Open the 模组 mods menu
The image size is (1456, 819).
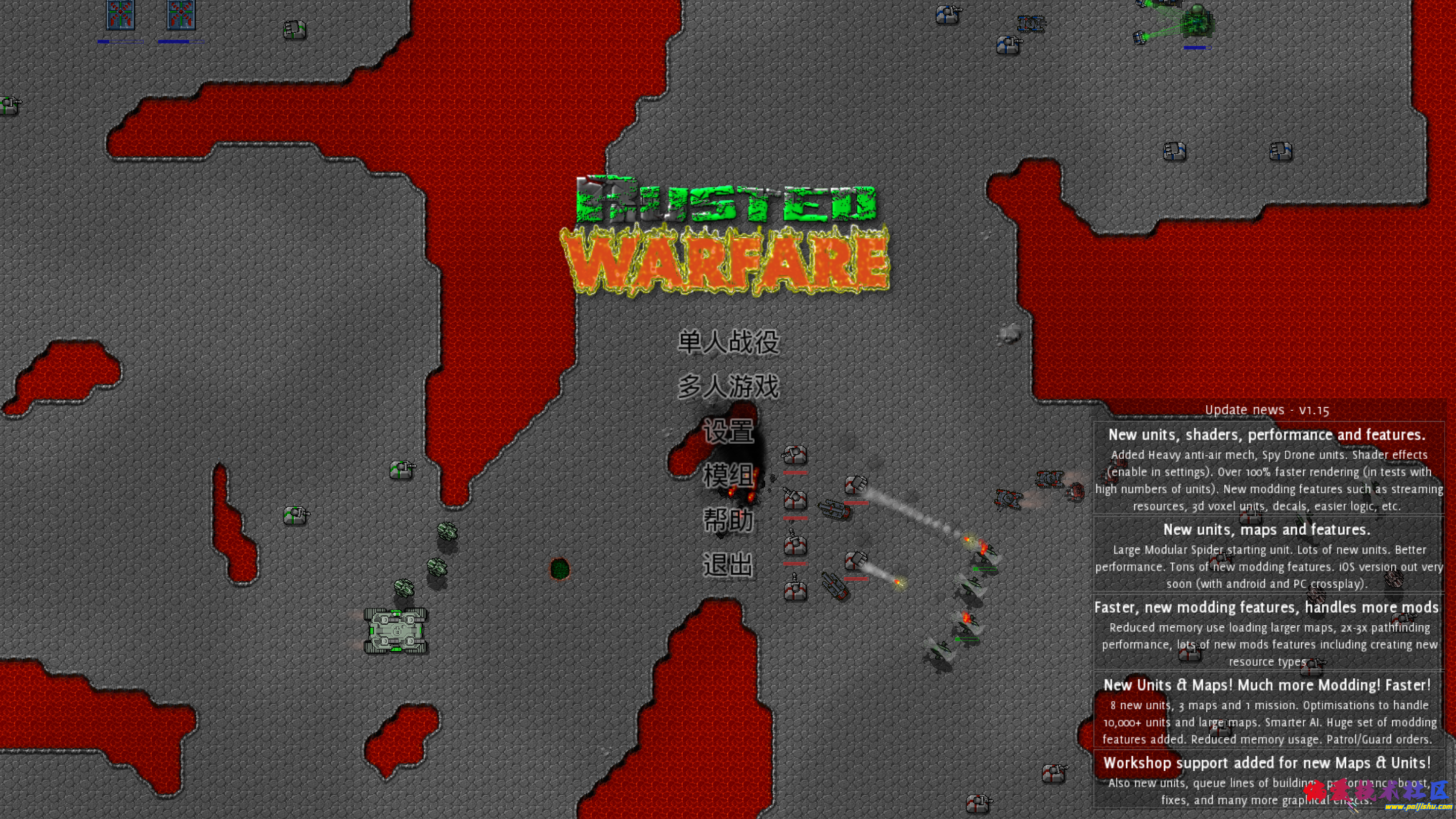tap(728, 476)
